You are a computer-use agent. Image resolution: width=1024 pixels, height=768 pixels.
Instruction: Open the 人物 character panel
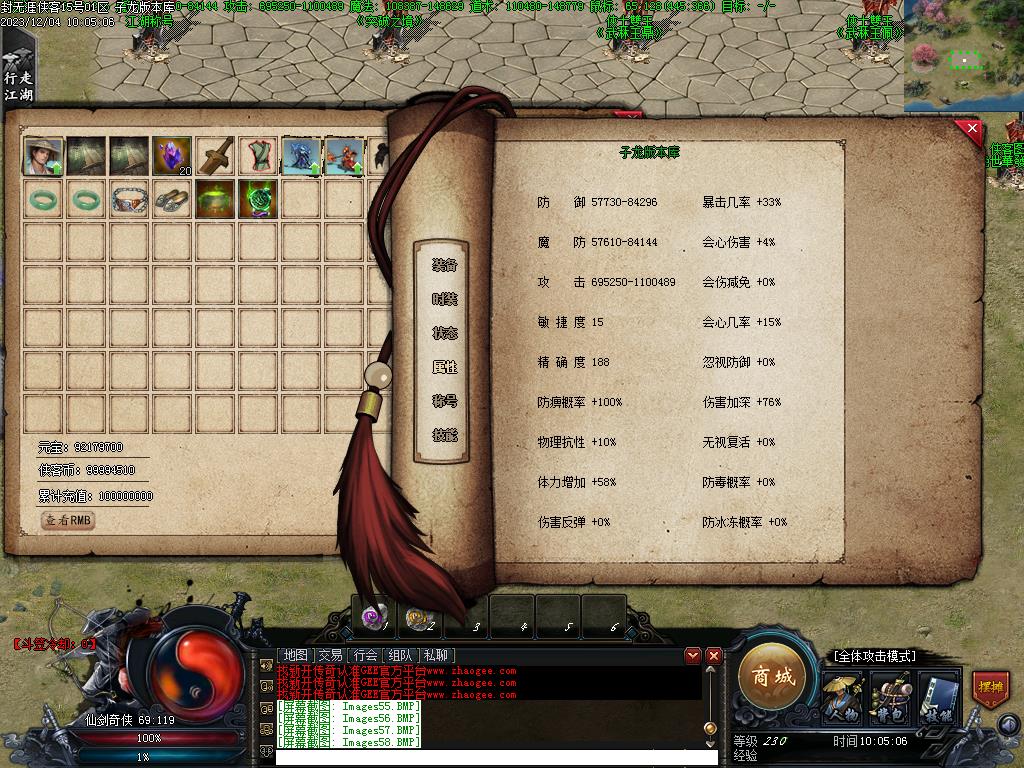[x=842, y=695]
